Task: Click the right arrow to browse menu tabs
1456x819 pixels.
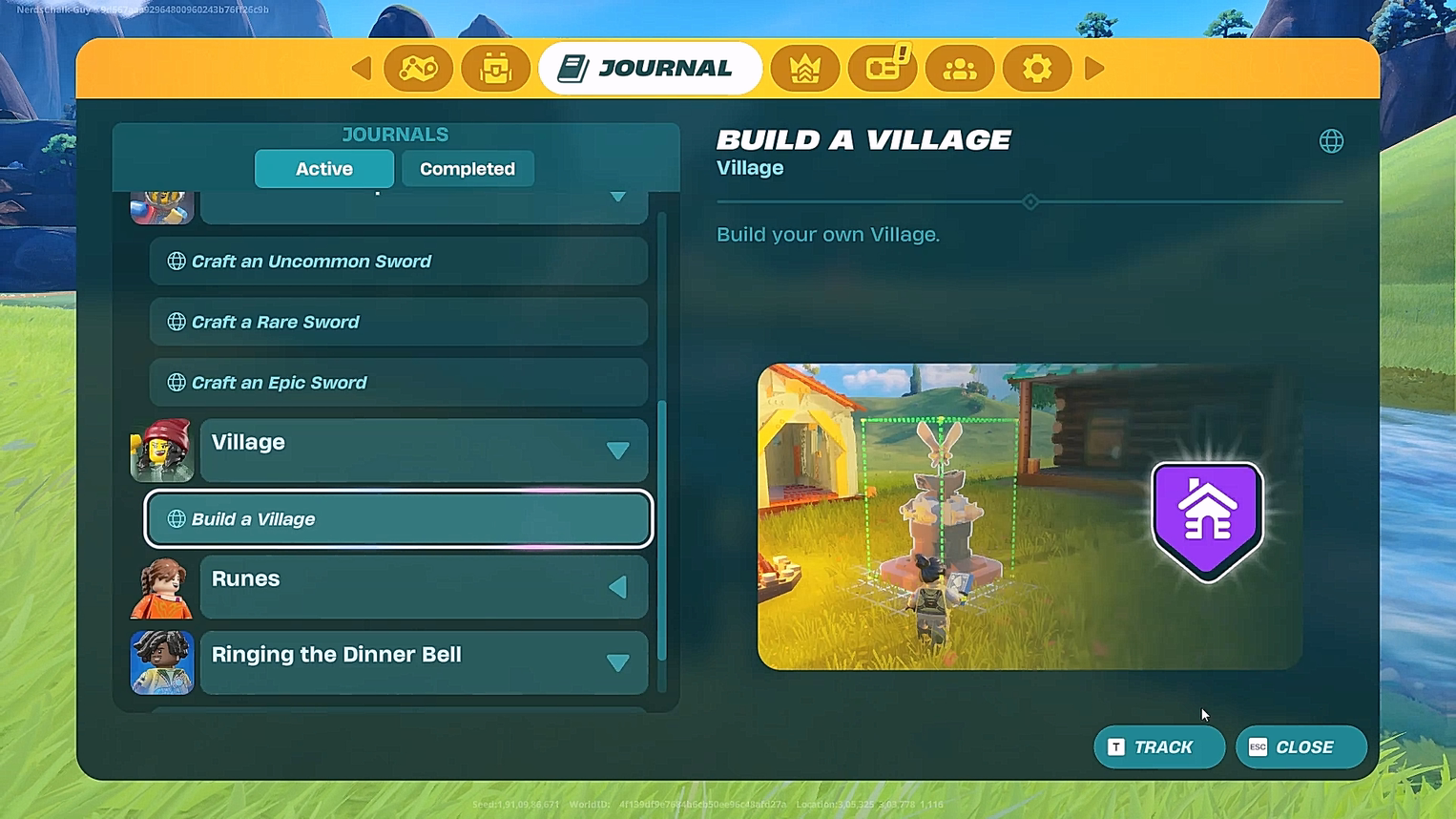Action: click(x=1094, y=68)
